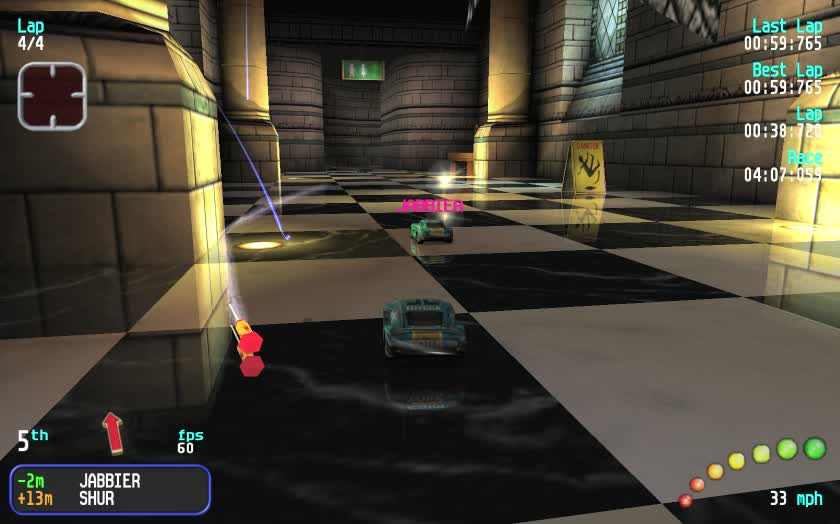The height and width of the screenshot is (524, 840).
Task: Click the red direction arrow indicator
Action: (x=113, y=432)
